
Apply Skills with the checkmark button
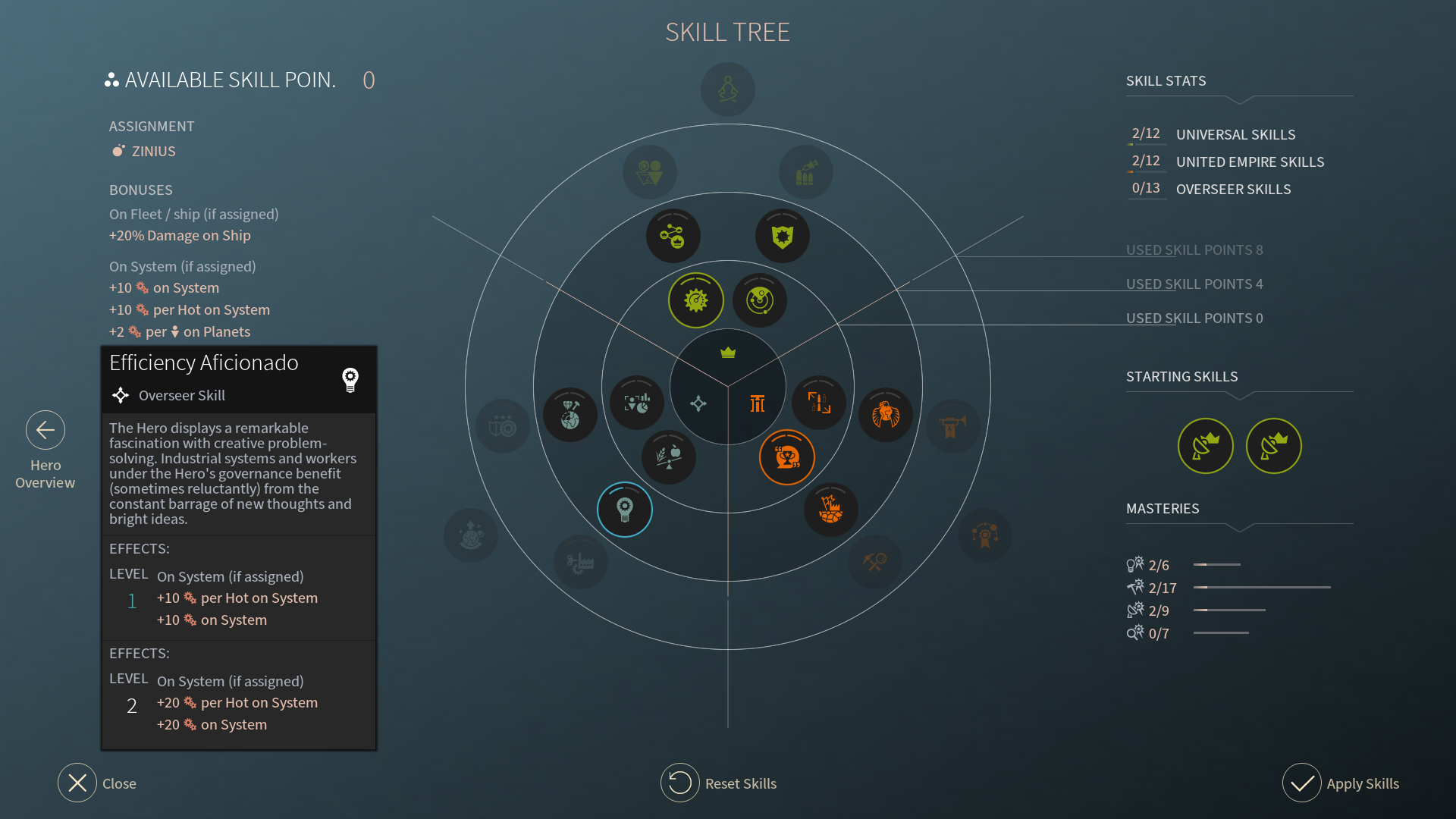(x=1302, y=783)
